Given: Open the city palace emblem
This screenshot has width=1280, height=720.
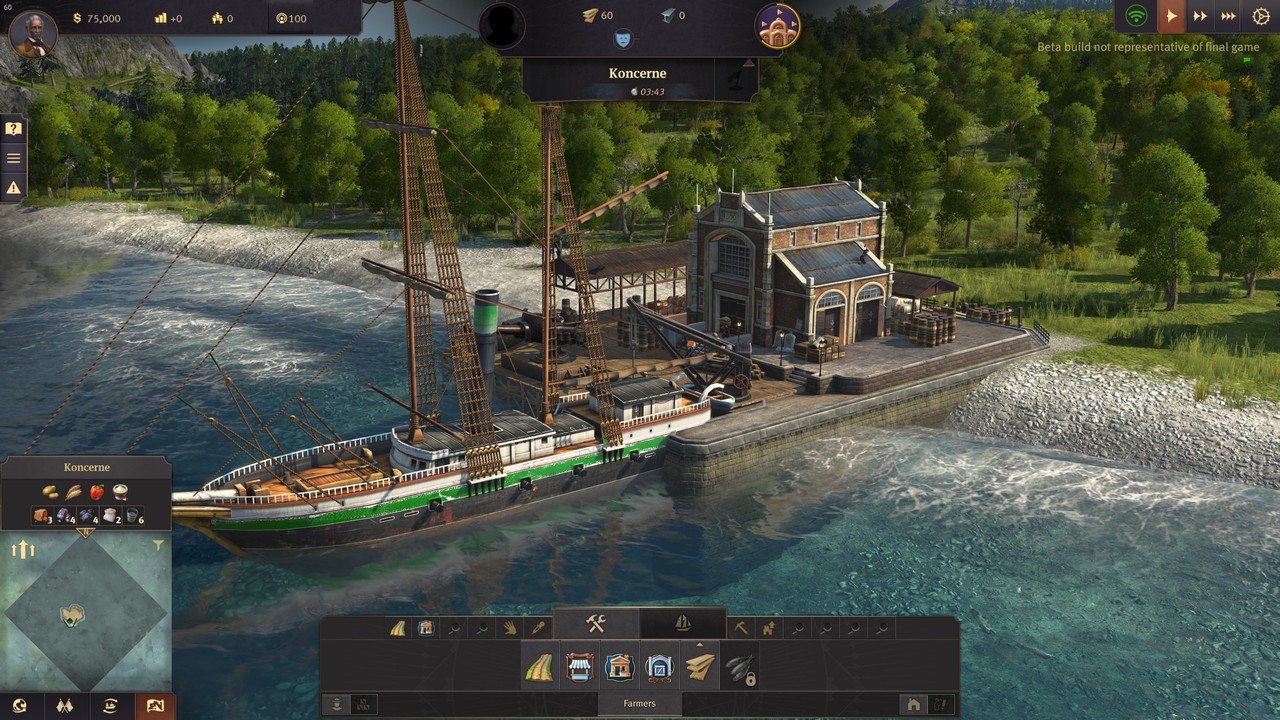Looking at the screenshot, I should point(777,26).
